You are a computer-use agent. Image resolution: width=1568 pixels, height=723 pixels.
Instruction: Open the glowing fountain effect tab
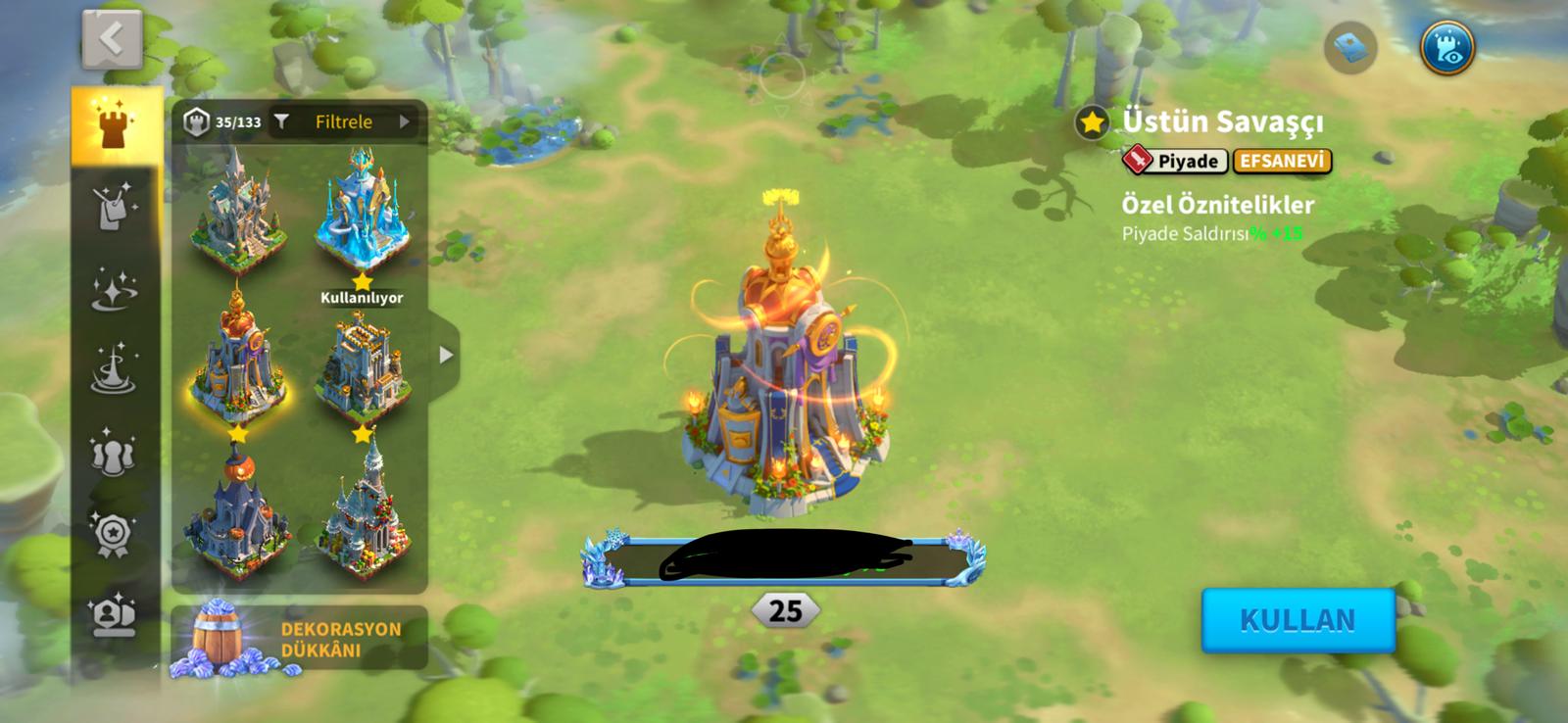(x=115, y=370)
